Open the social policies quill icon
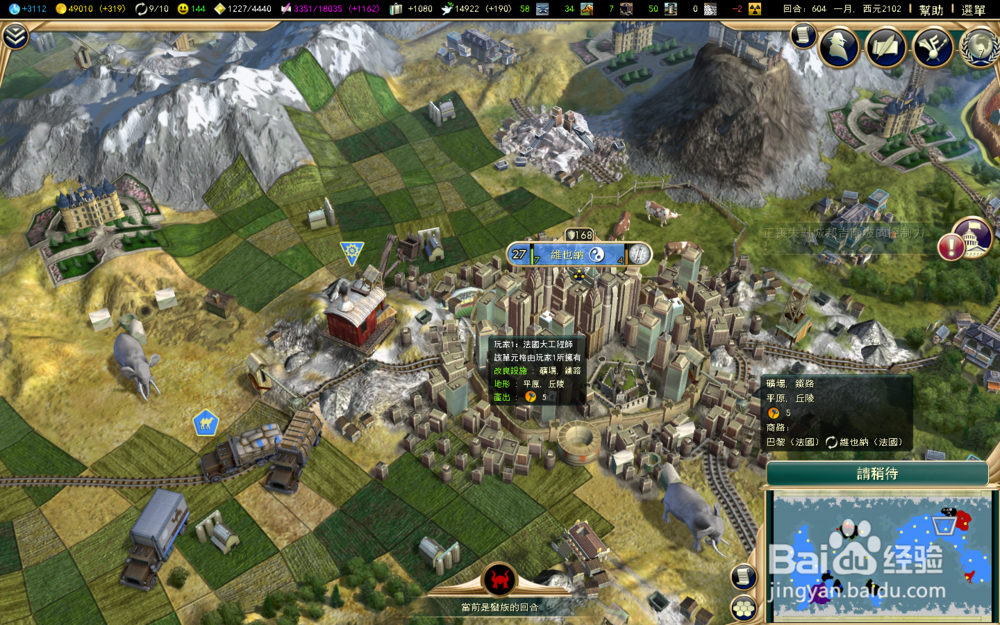1000x625 pixels. click(x=885, y=46)
